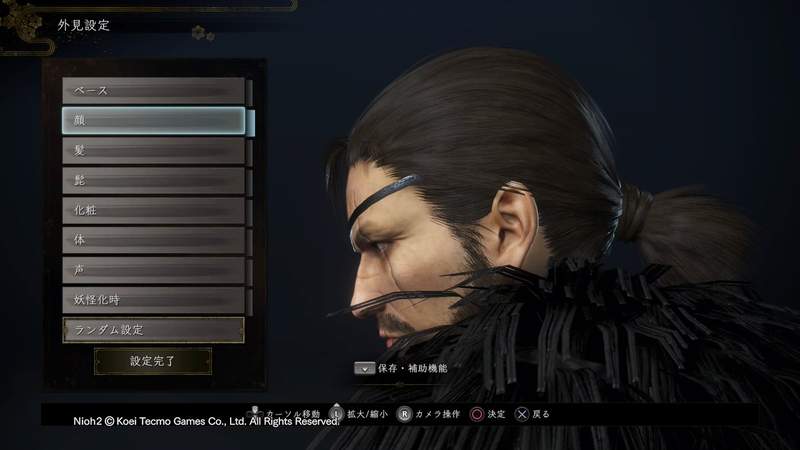Open the 声 (Voice) options
Image resolution: width=800 pixels, height=450 pixels.
click(x=153, y=270)
